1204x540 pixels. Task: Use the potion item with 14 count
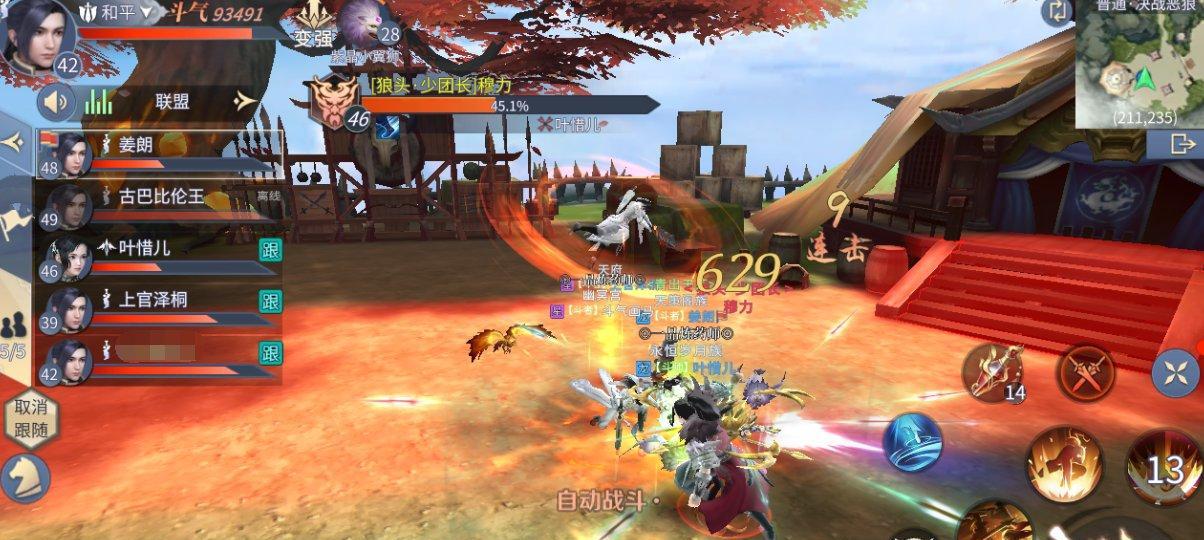(991, 372)
